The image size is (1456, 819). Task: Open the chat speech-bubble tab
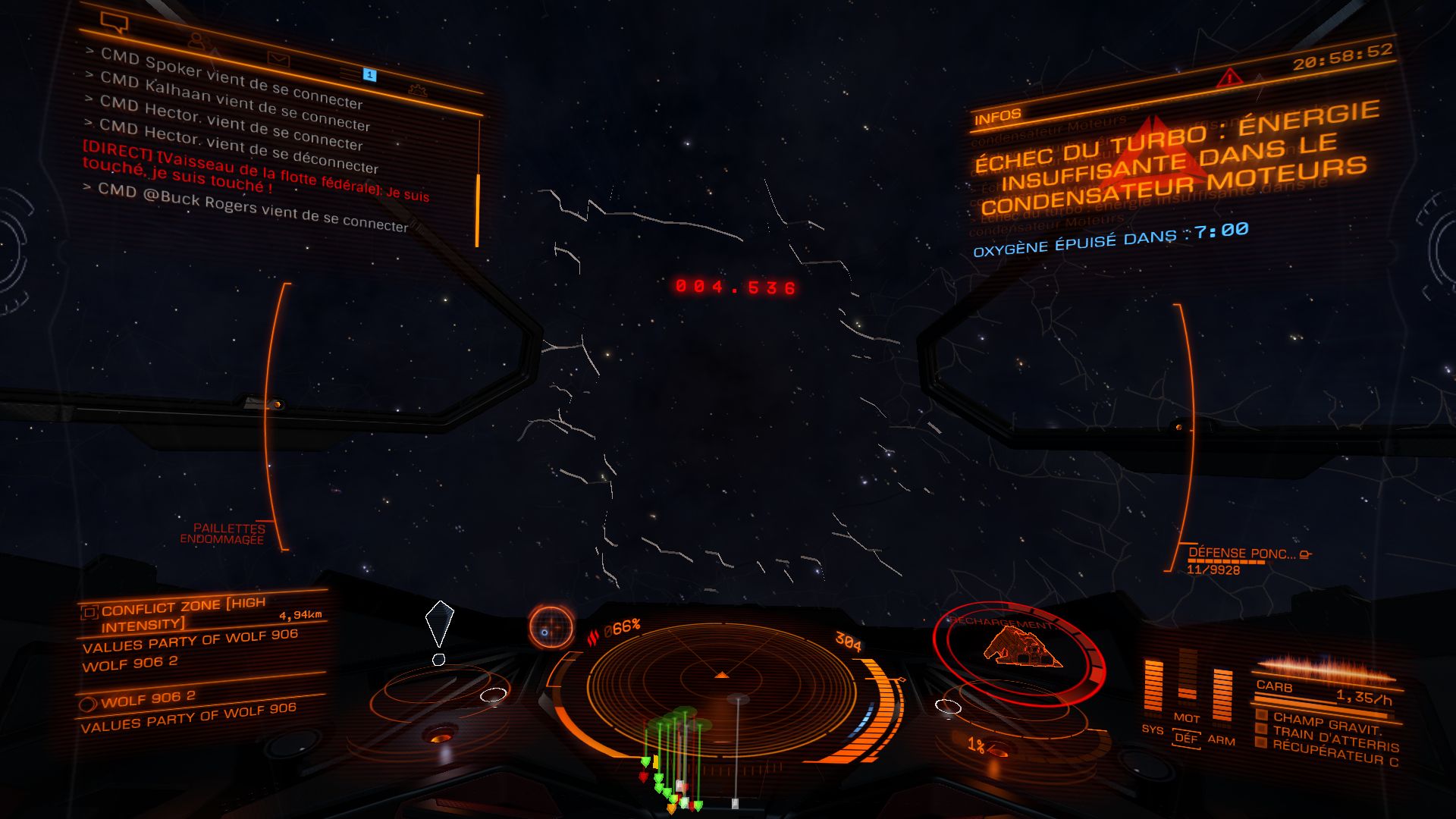point(114,23)
